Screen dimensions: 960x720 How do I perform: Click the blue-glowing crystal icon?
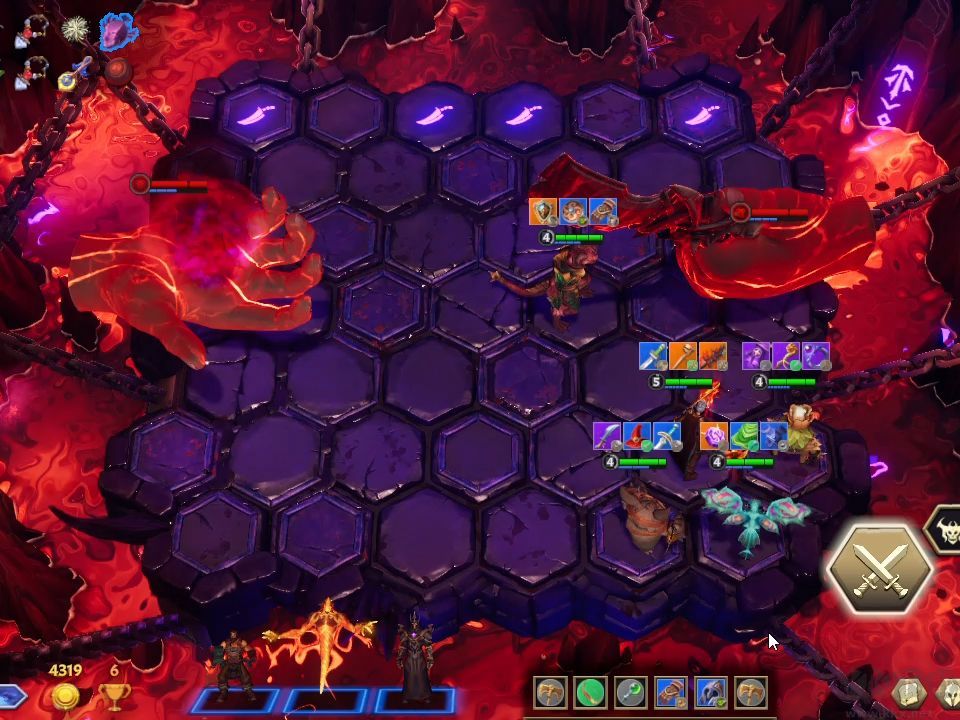(x=118, y=32)
